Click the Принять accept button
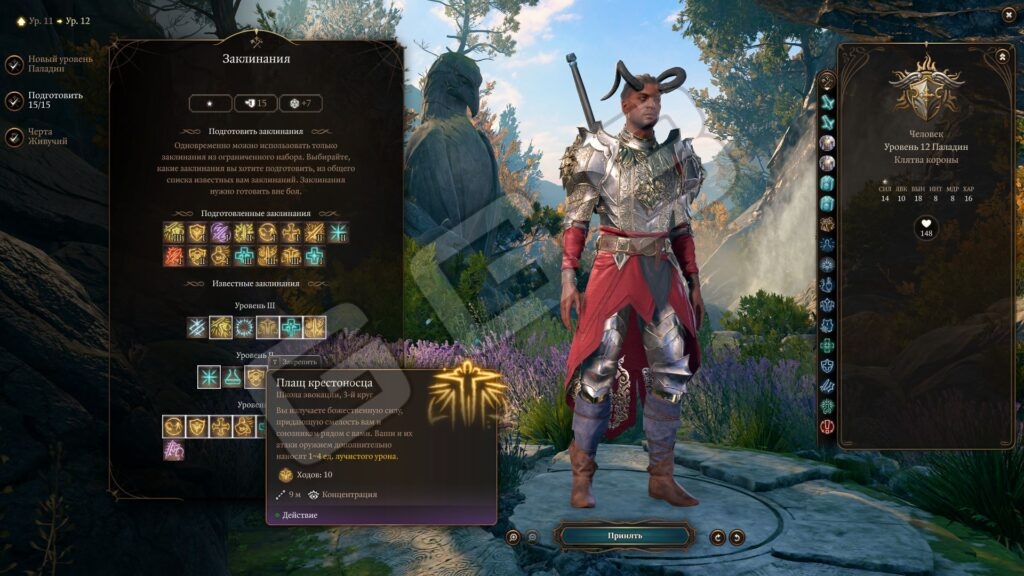 624,536
